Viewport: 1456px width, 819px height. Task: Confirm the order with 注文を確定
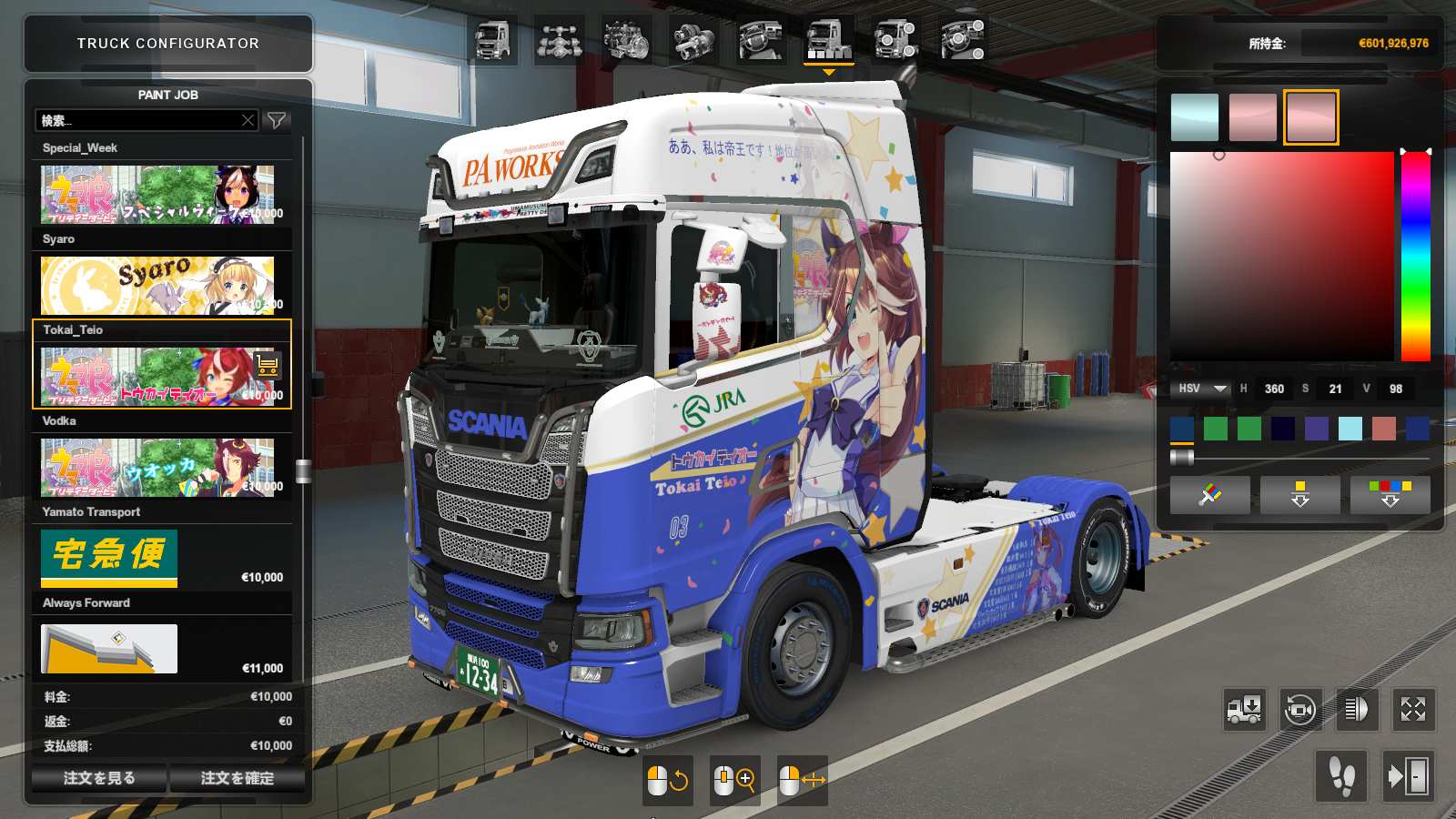[237, 778]
